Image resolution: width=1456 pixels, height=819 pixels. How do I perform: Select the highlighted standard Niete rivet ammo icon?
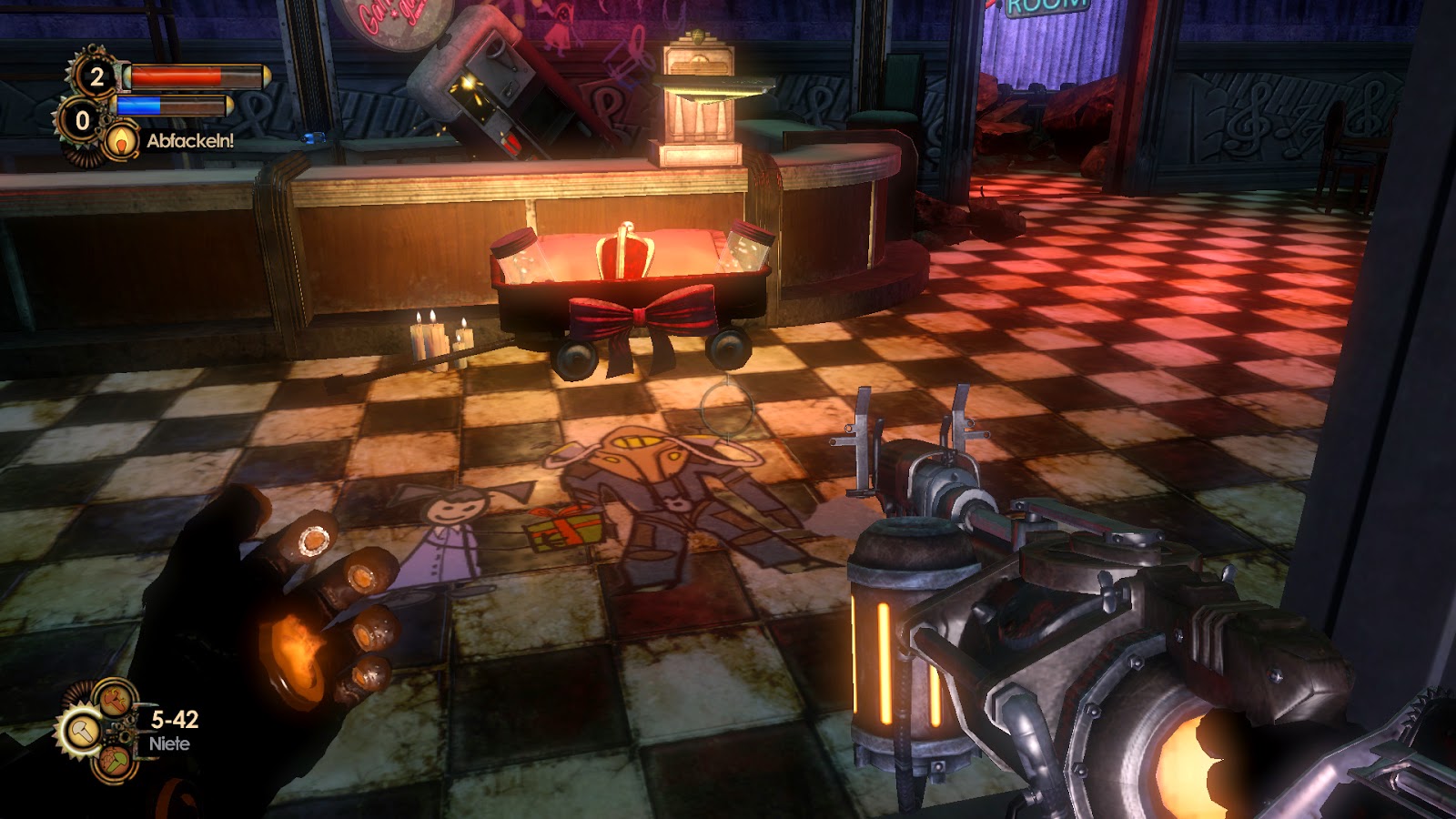pos(84,732)
